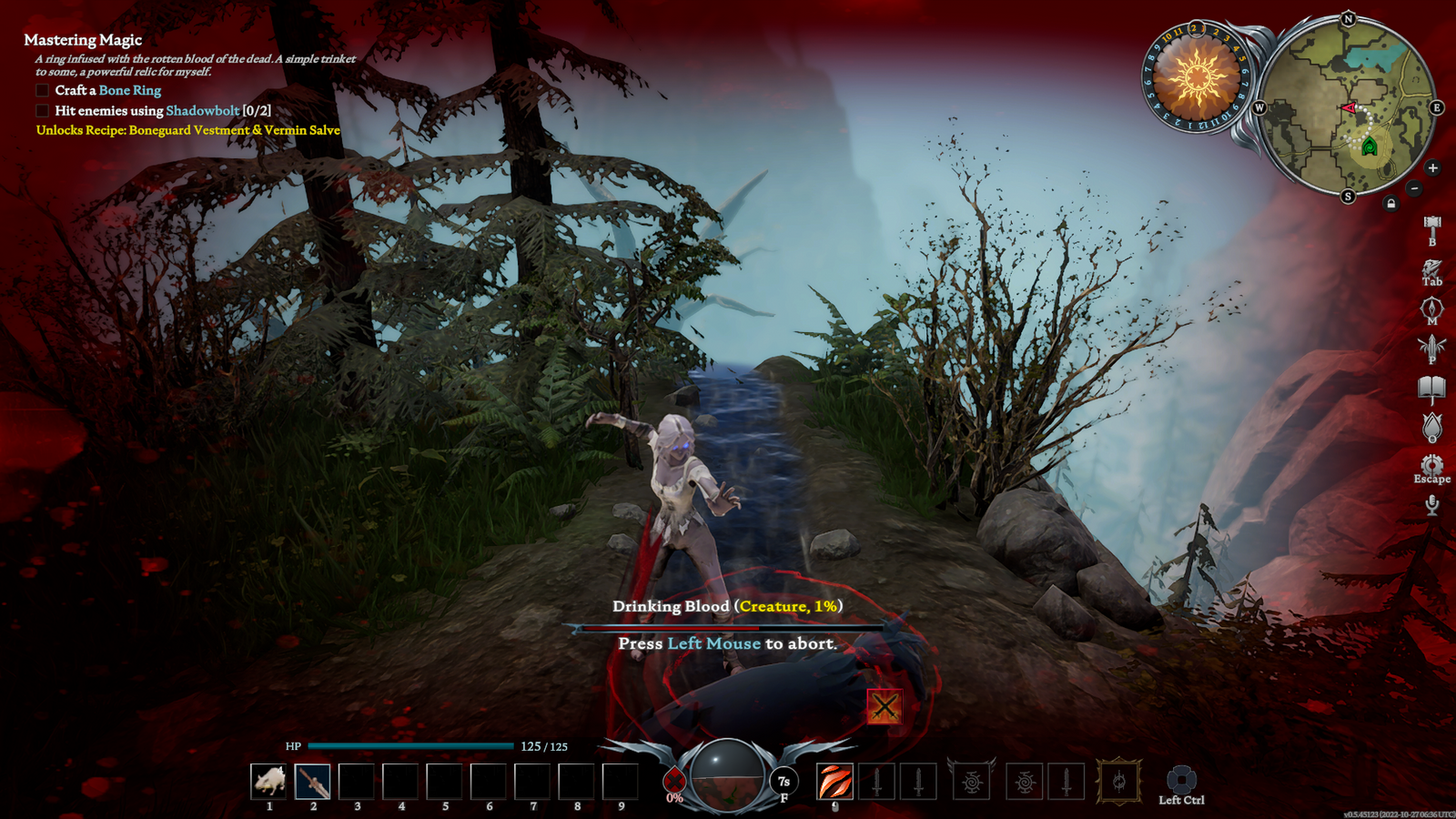The height and width of the screenshot is (819, 1456).
Task: Click the day-night sun clock dial
Action: tap(1196, 77)
